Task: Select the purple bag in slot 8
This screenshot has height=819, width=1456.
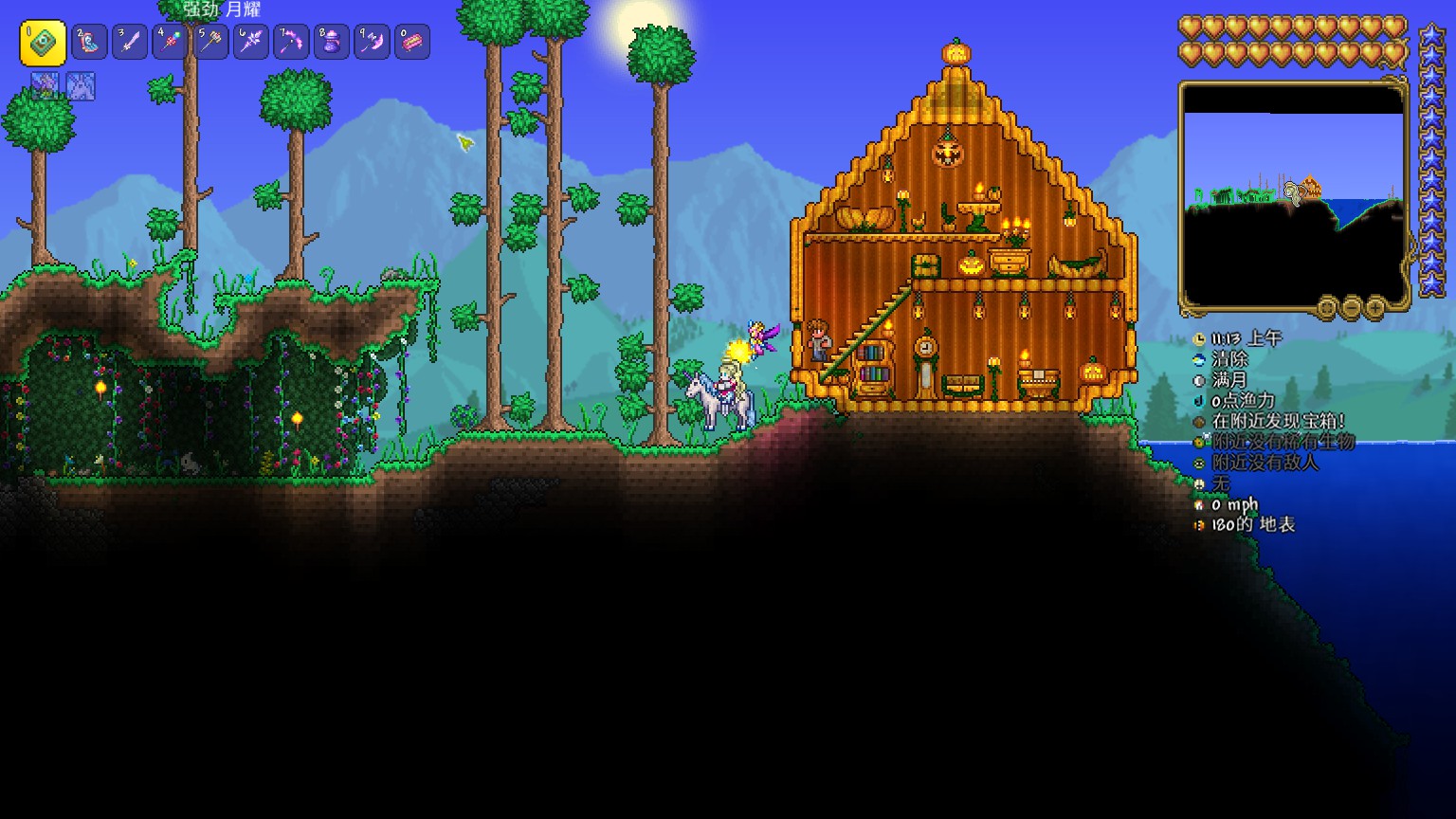Action: [332, 43]
